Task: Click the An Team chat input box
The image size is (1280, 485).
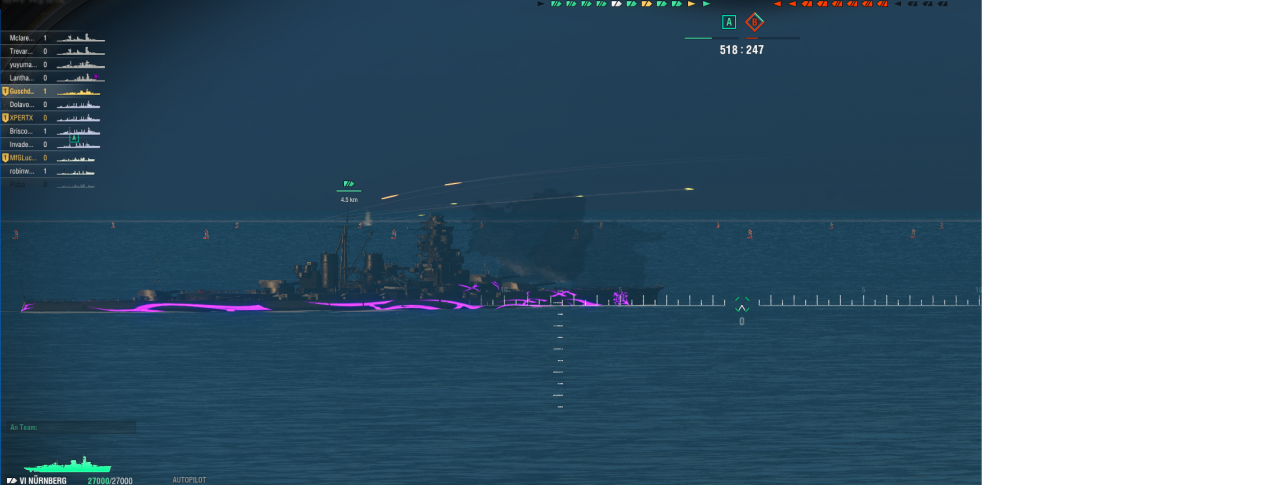Action: tap(70, 427)
